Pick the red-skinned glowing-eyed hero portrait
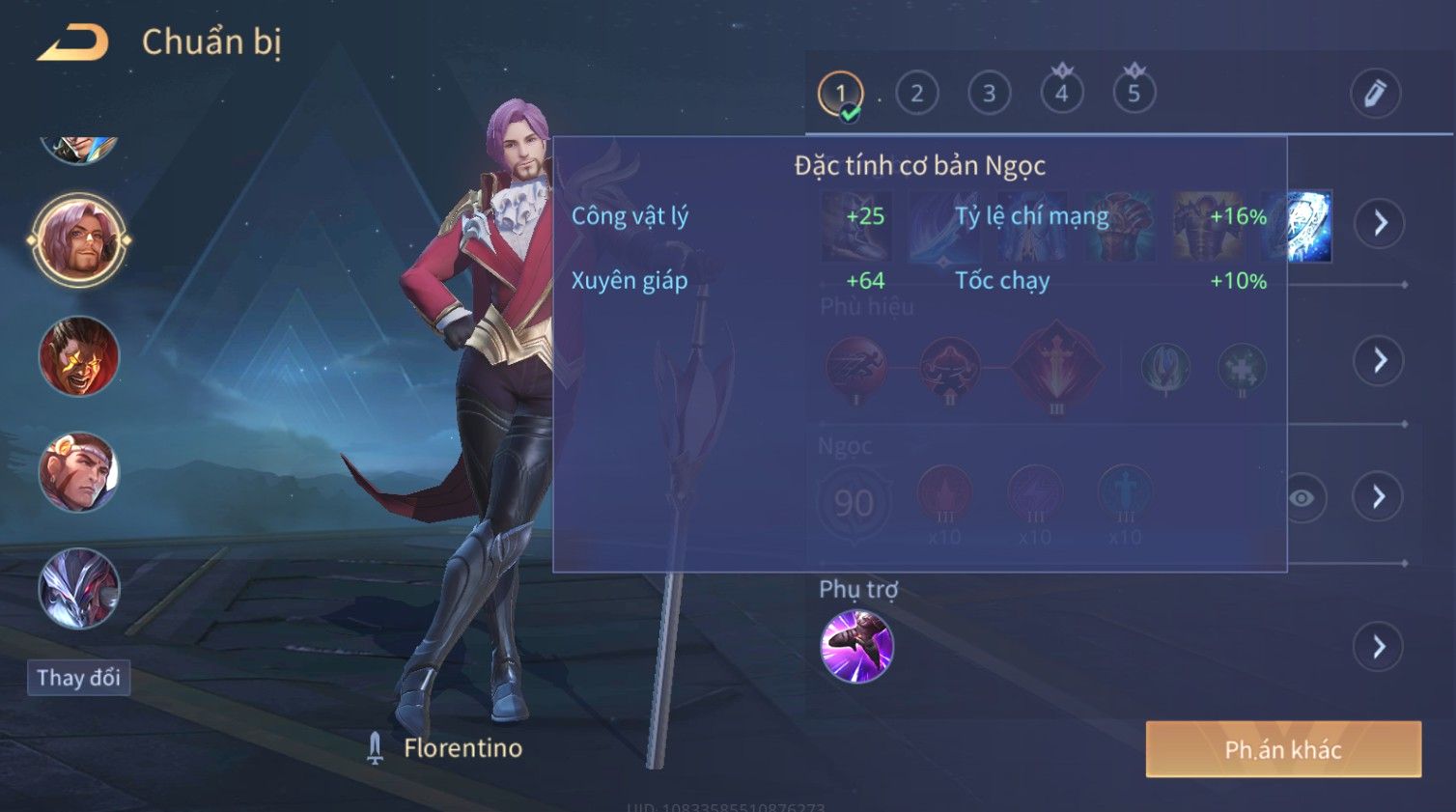 click(79, 356)
